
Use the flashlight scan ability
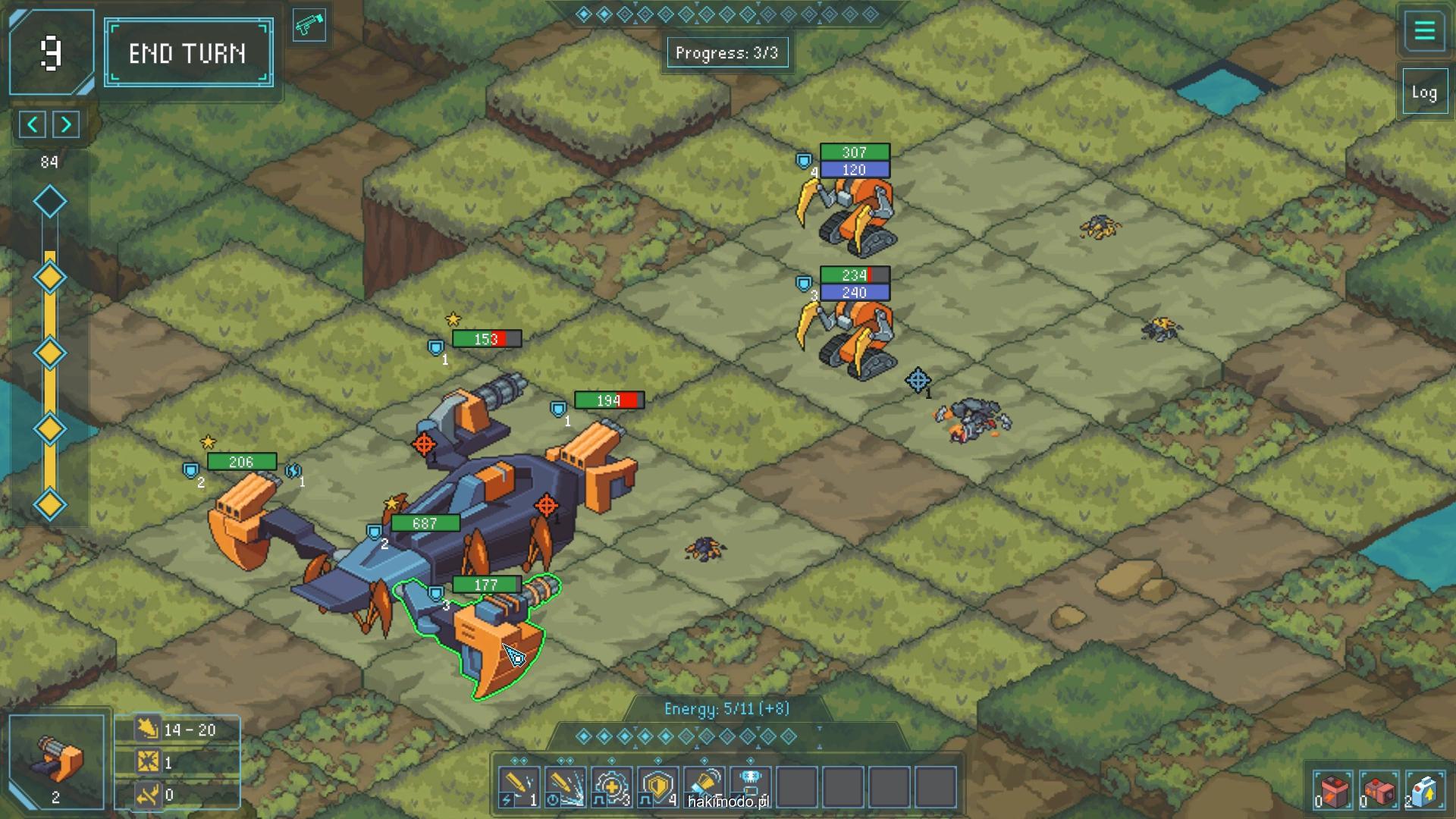704,786
